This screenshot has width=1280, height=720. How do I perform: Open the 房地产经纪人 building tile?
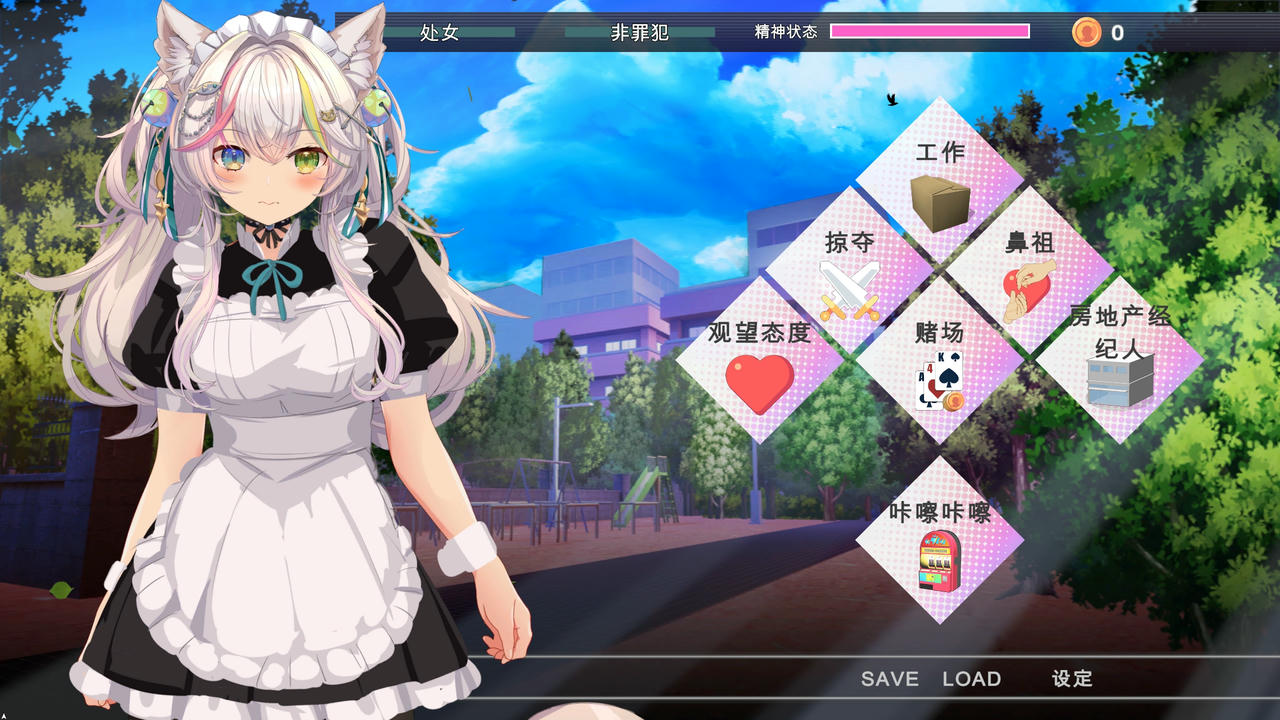point(1119,360)
